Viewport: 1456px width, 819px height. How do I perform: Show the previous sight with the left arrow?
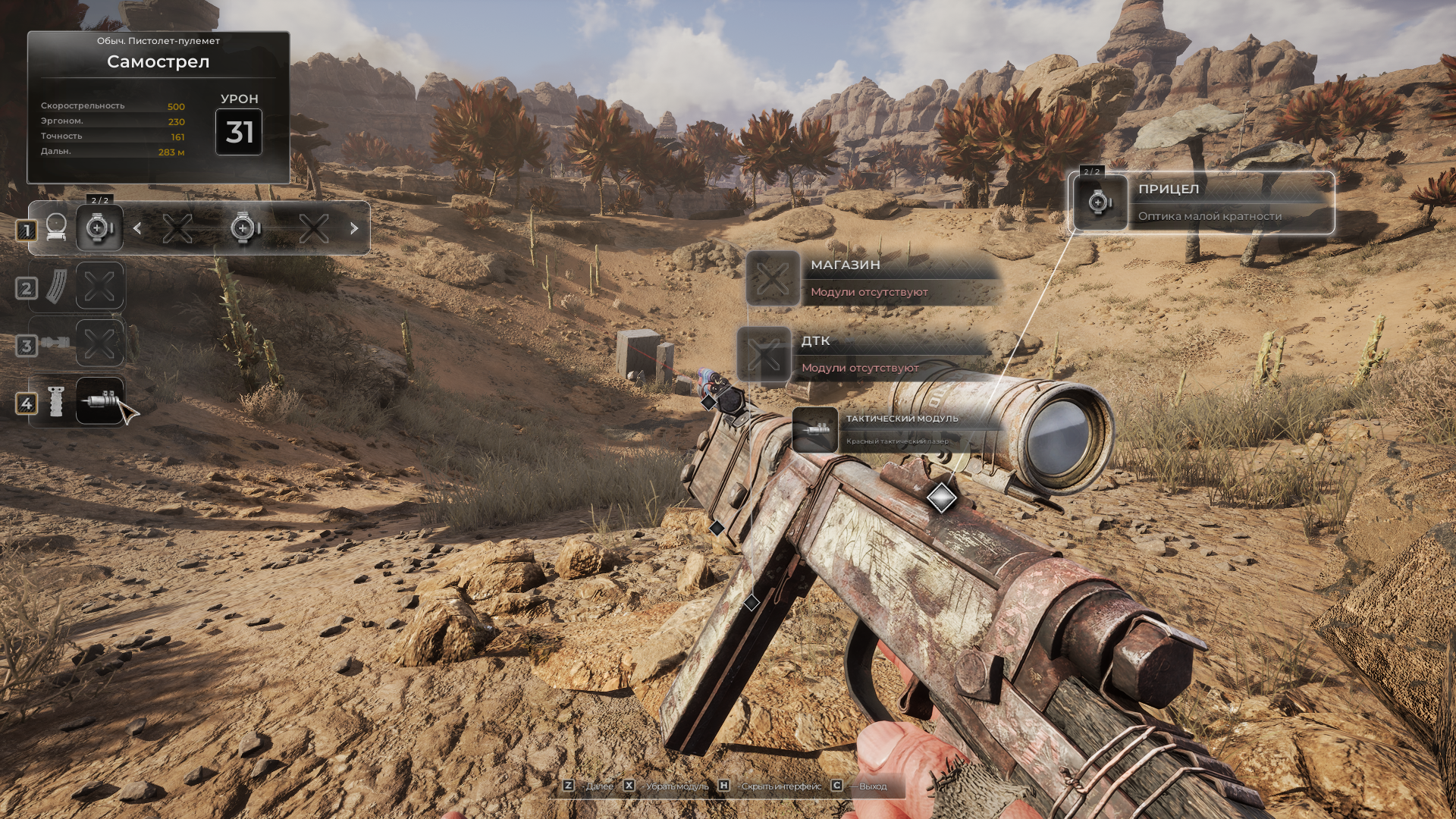tap(137, 227)
